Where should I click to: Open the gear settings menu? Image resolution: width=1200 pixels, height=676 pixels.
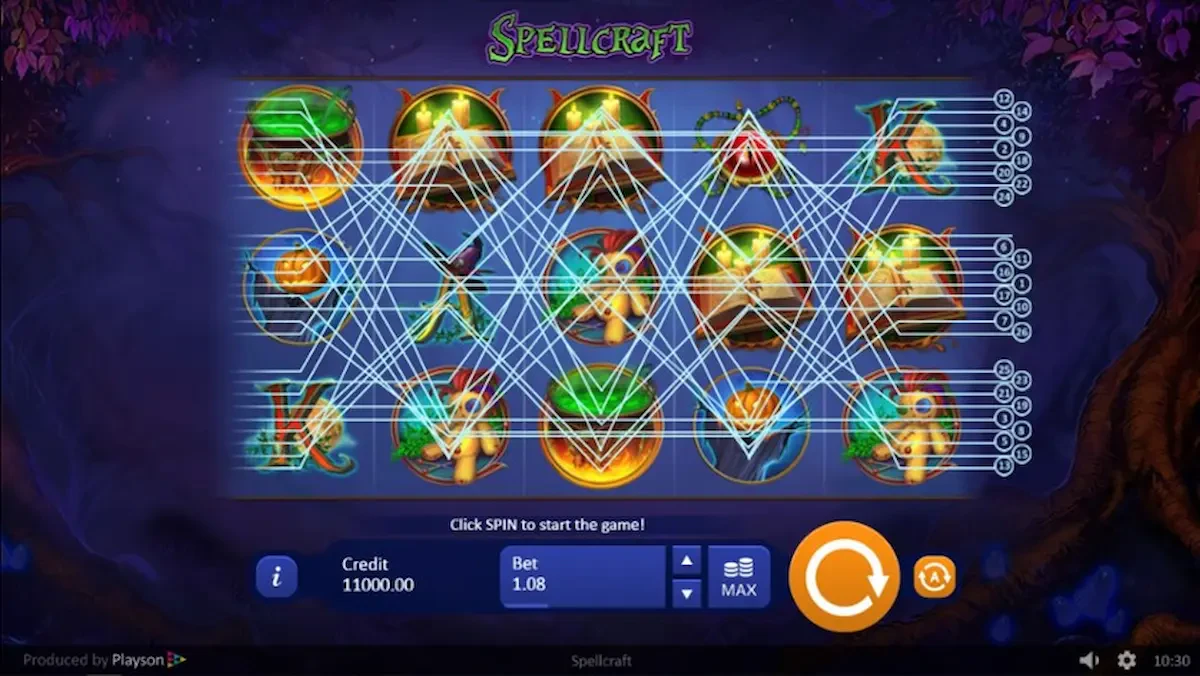(1126, 660)
